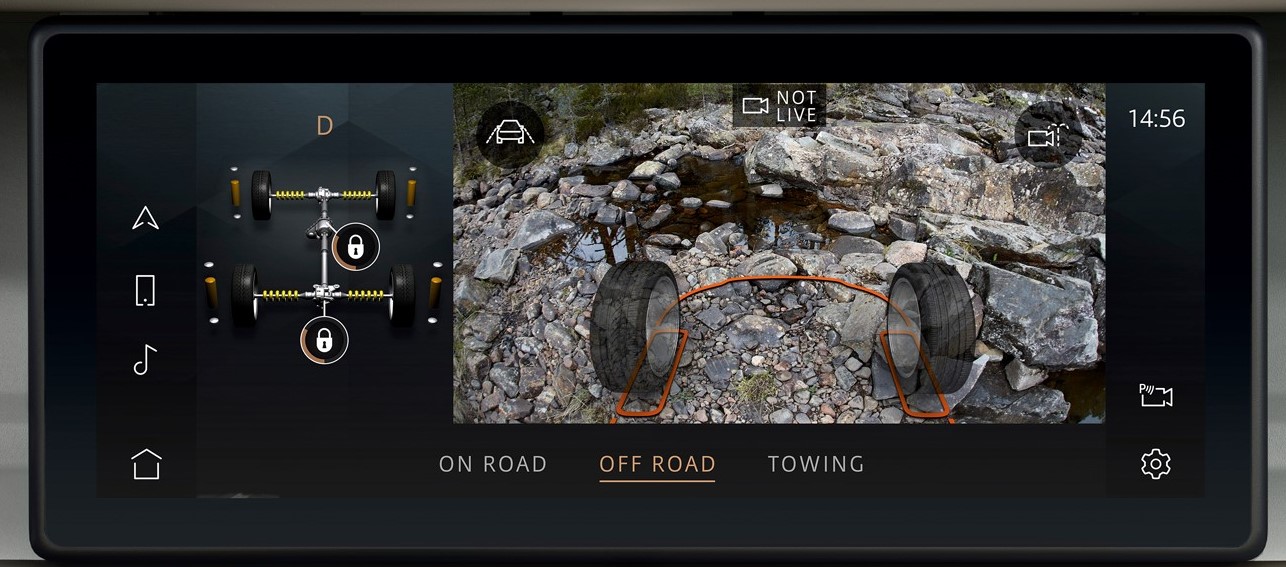Open the music note media icon
This screenshot has height=567, width=1286.
[145, 359]
